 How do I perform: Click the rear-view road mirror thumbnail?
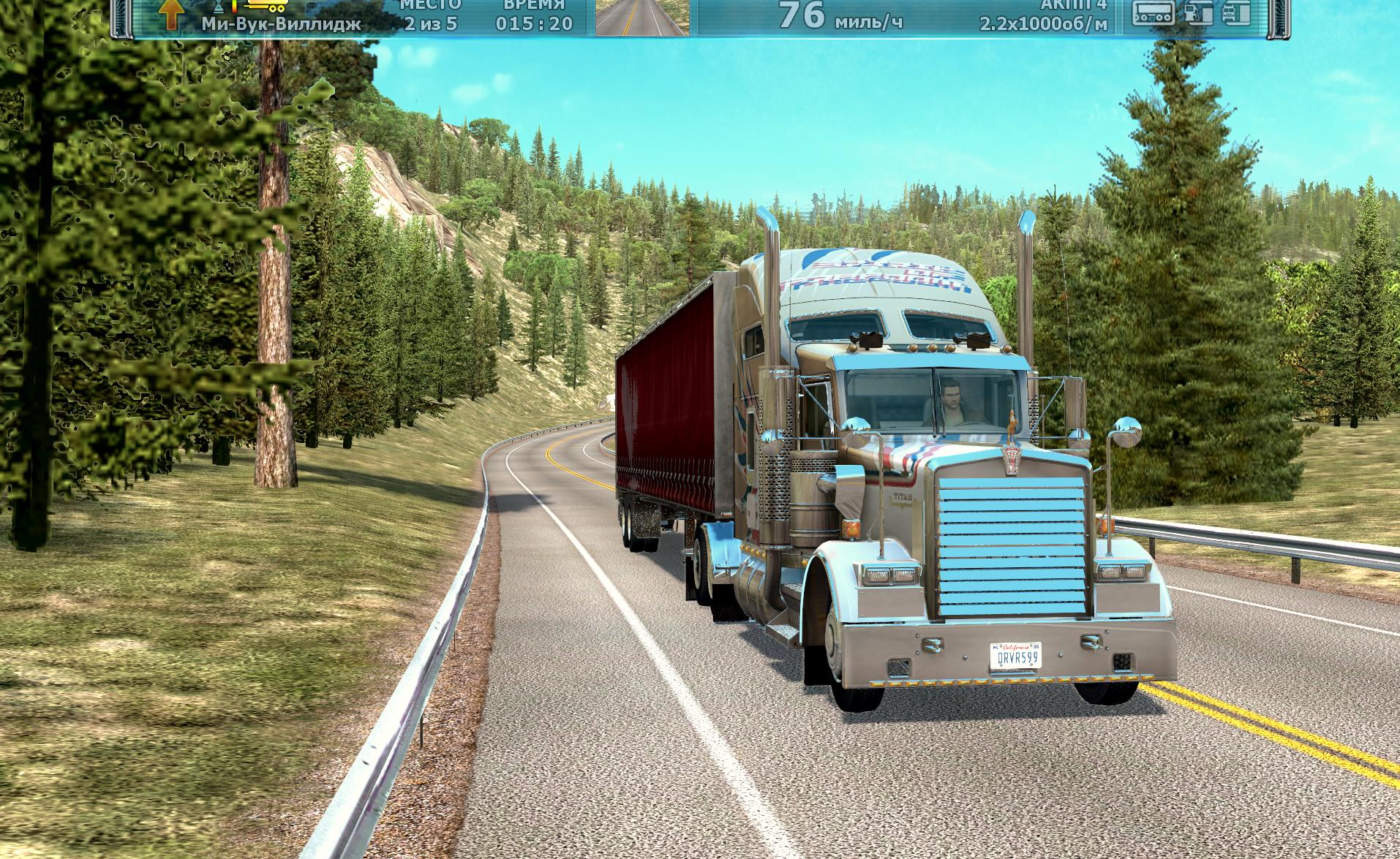pyautogui.click(x=641, y=17)
